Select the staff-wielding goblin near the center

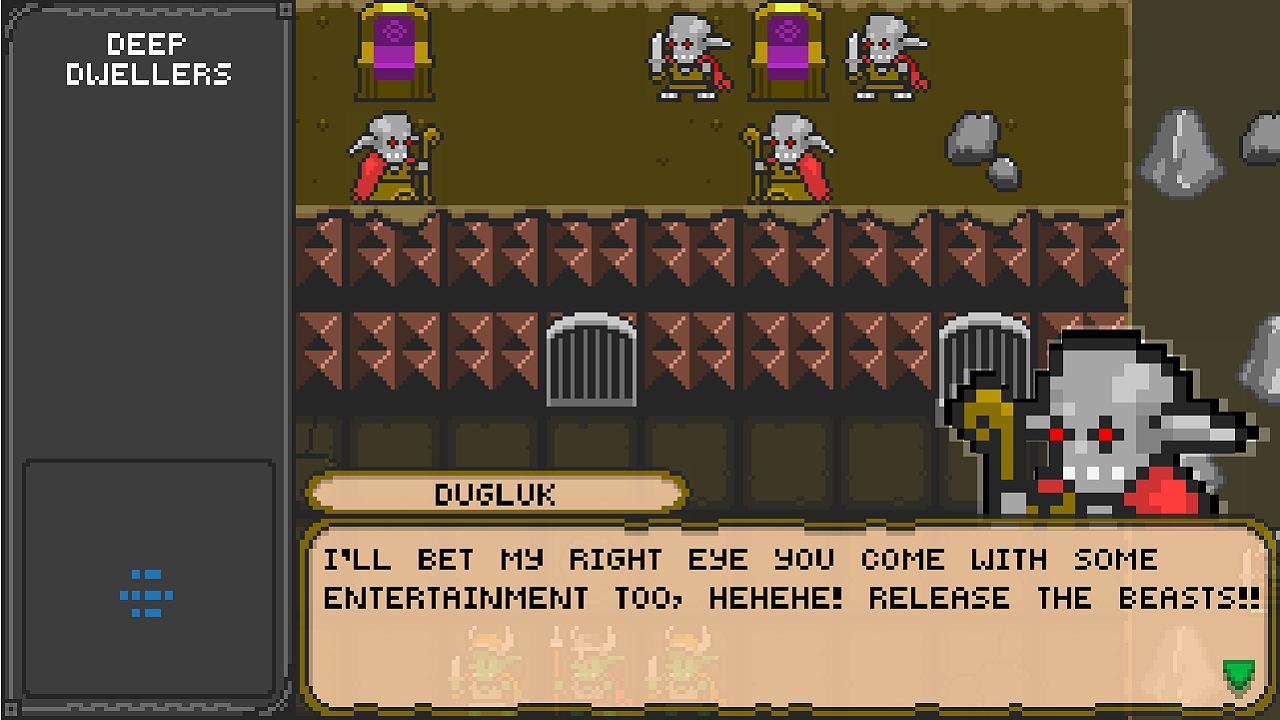(x=790, y=155)
